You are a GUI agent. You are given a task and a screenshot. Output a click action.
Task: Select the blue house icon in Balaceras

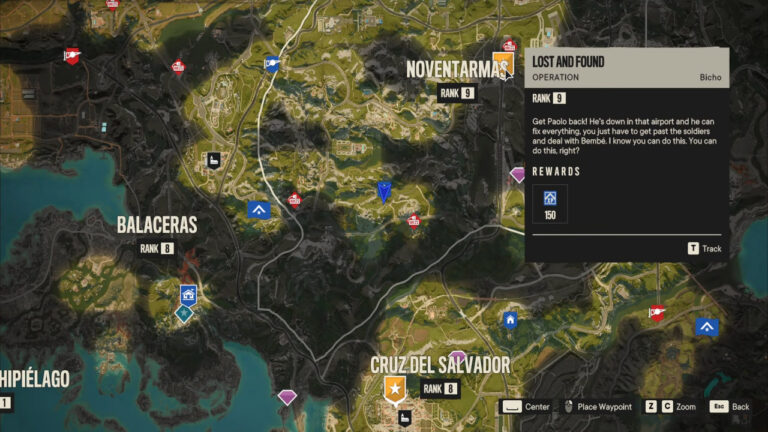tap(187, 294)
